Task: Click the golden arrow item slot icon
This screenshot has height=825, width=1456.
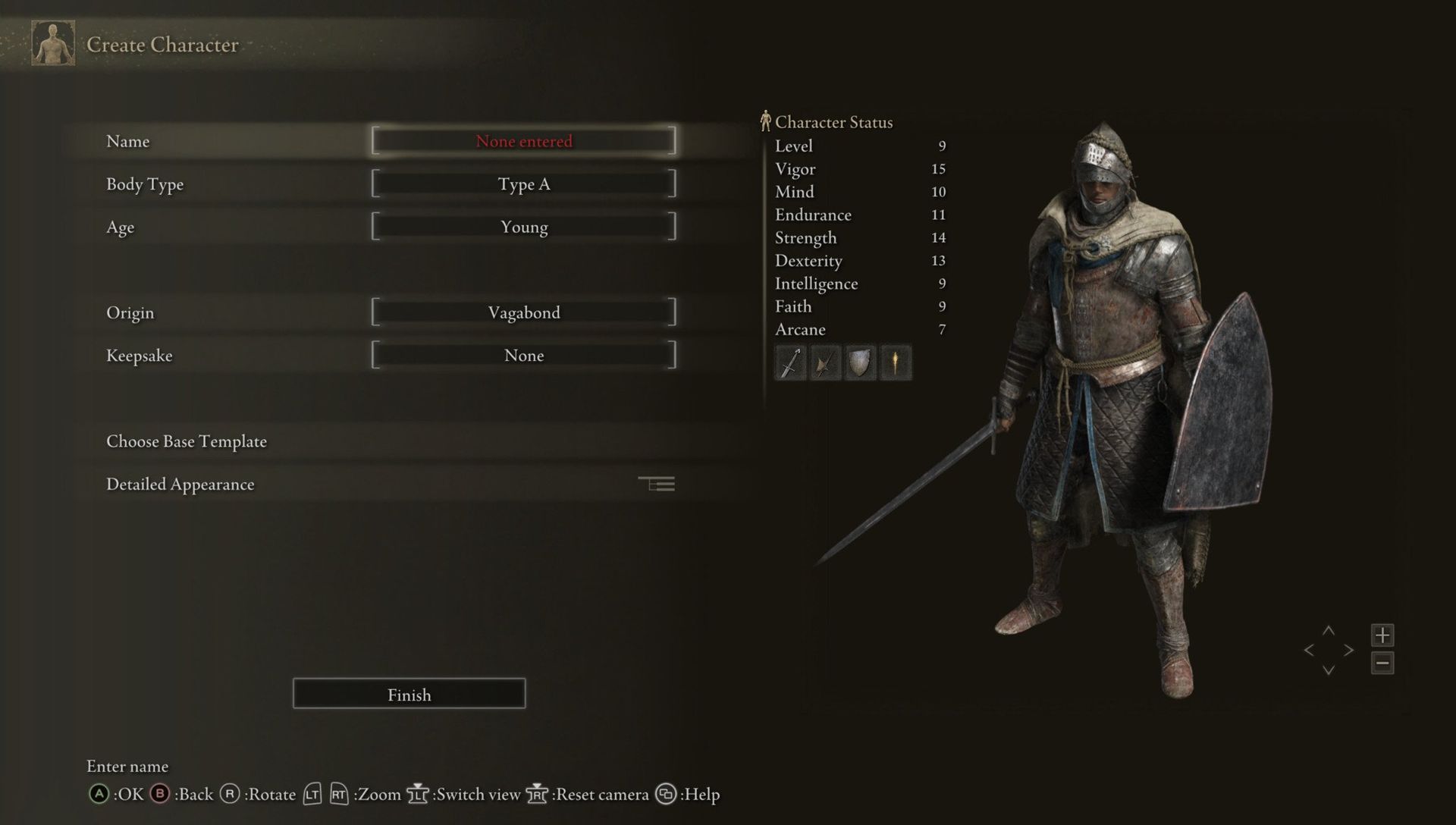Action: tap(895, 362)
